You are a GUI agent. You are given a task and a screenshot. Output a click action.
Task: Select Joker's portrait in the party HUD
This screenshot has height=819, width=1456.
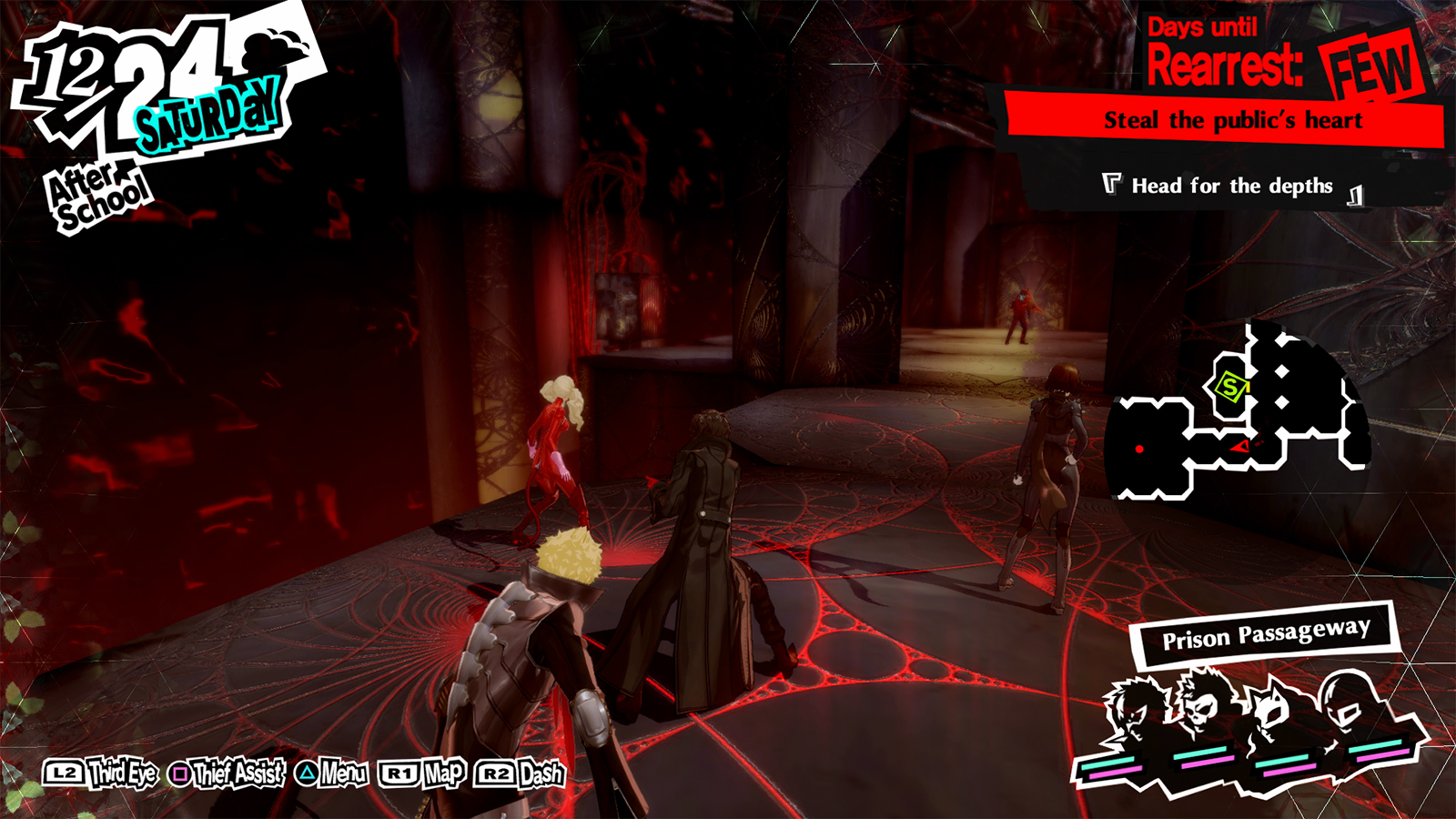(x=1131, y=705)
